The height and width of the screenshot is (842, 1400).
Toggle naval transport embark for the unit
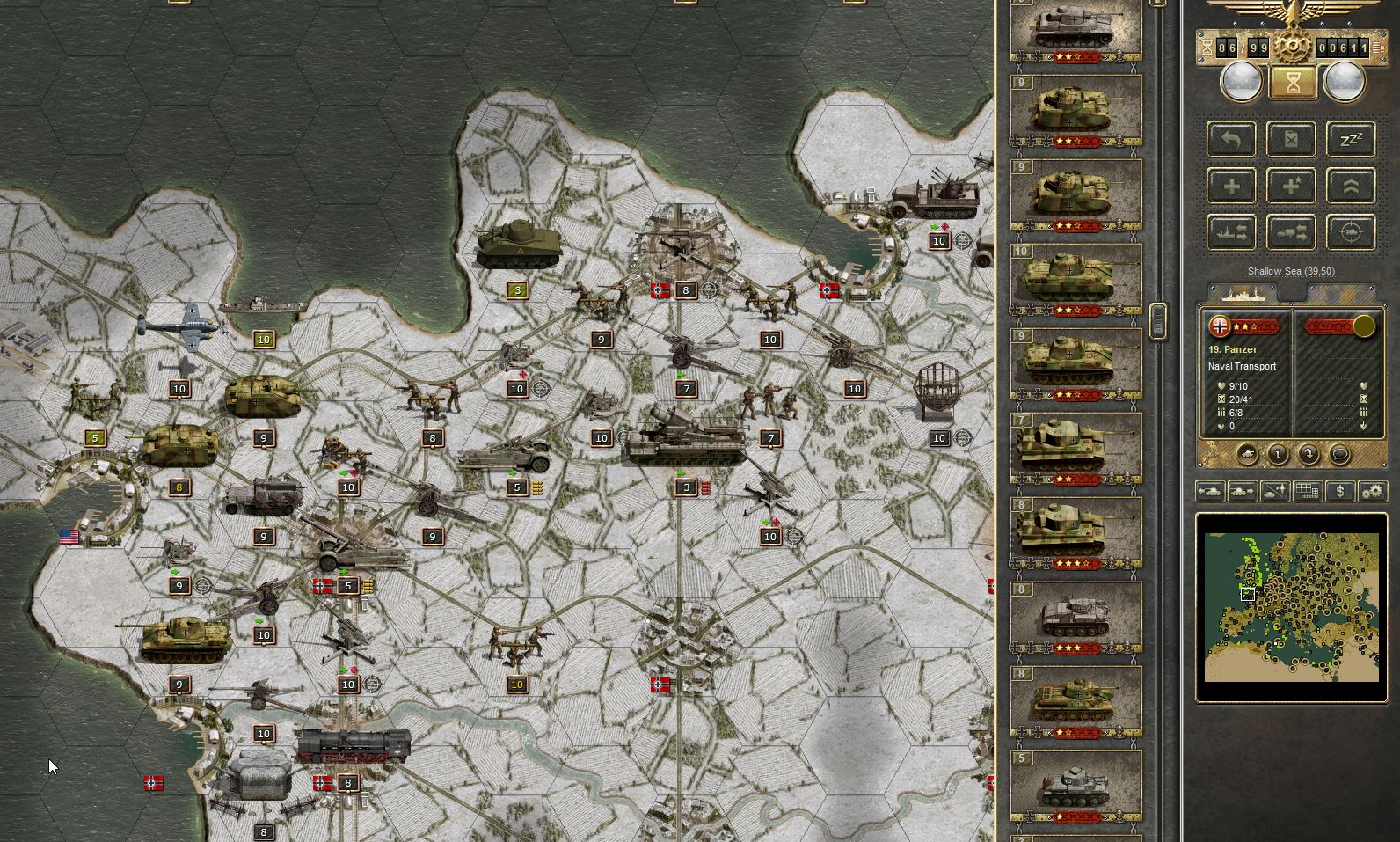1233,232
